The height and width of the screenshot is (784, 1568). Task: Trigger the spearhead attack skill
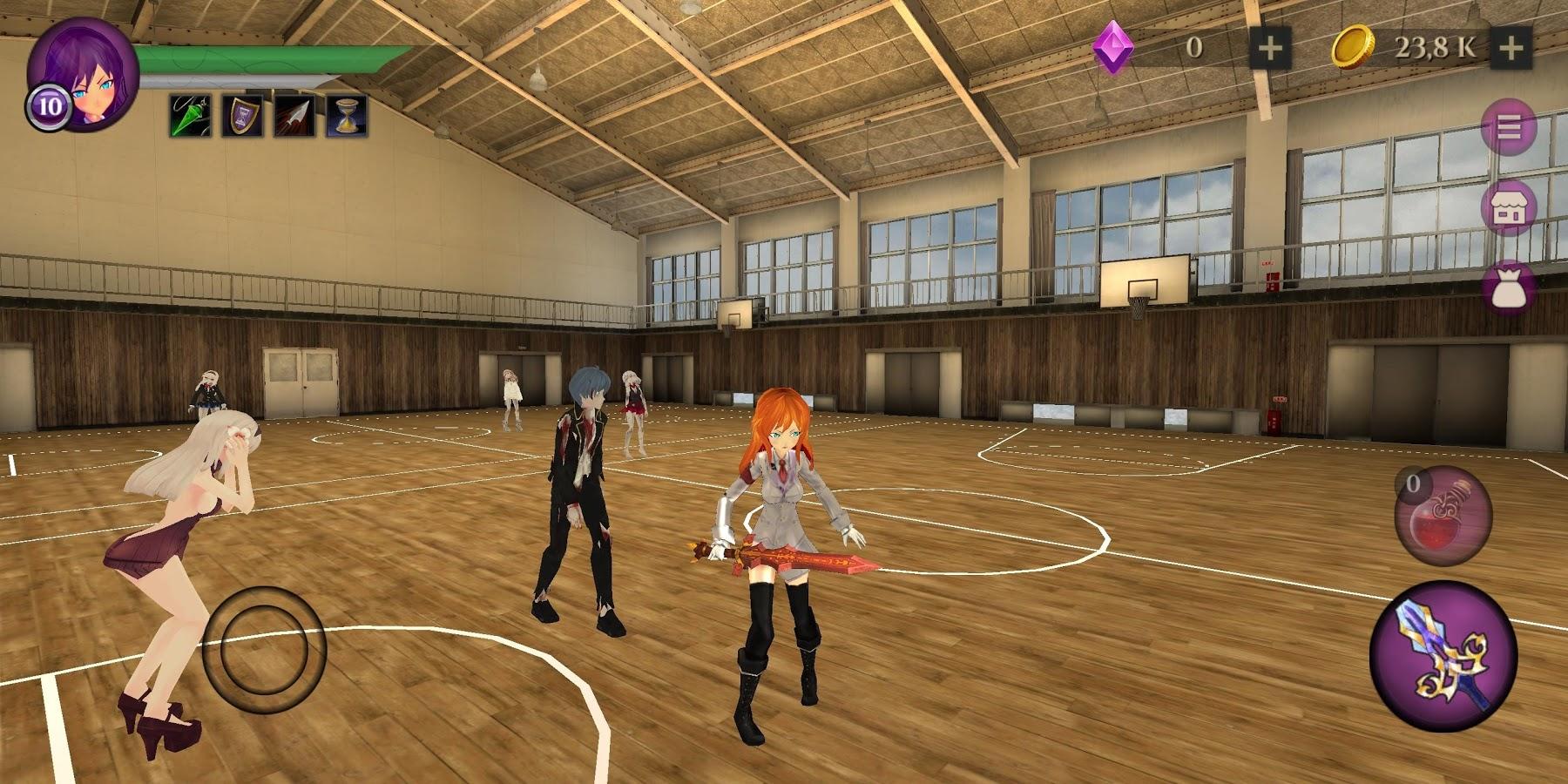(x=296, y=119)
